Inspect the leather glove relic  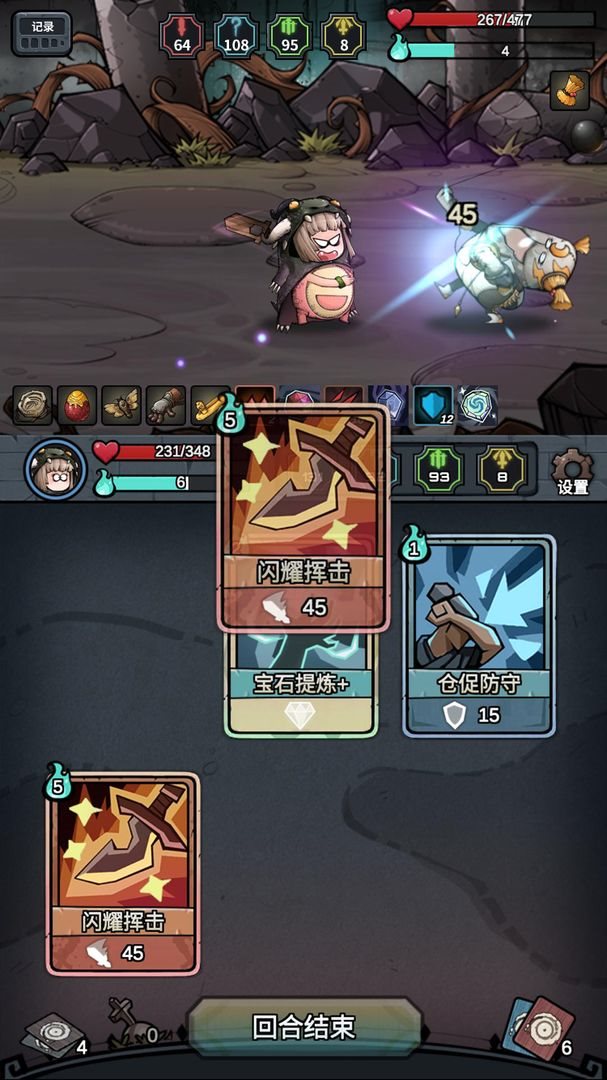[x=165, y=404]
